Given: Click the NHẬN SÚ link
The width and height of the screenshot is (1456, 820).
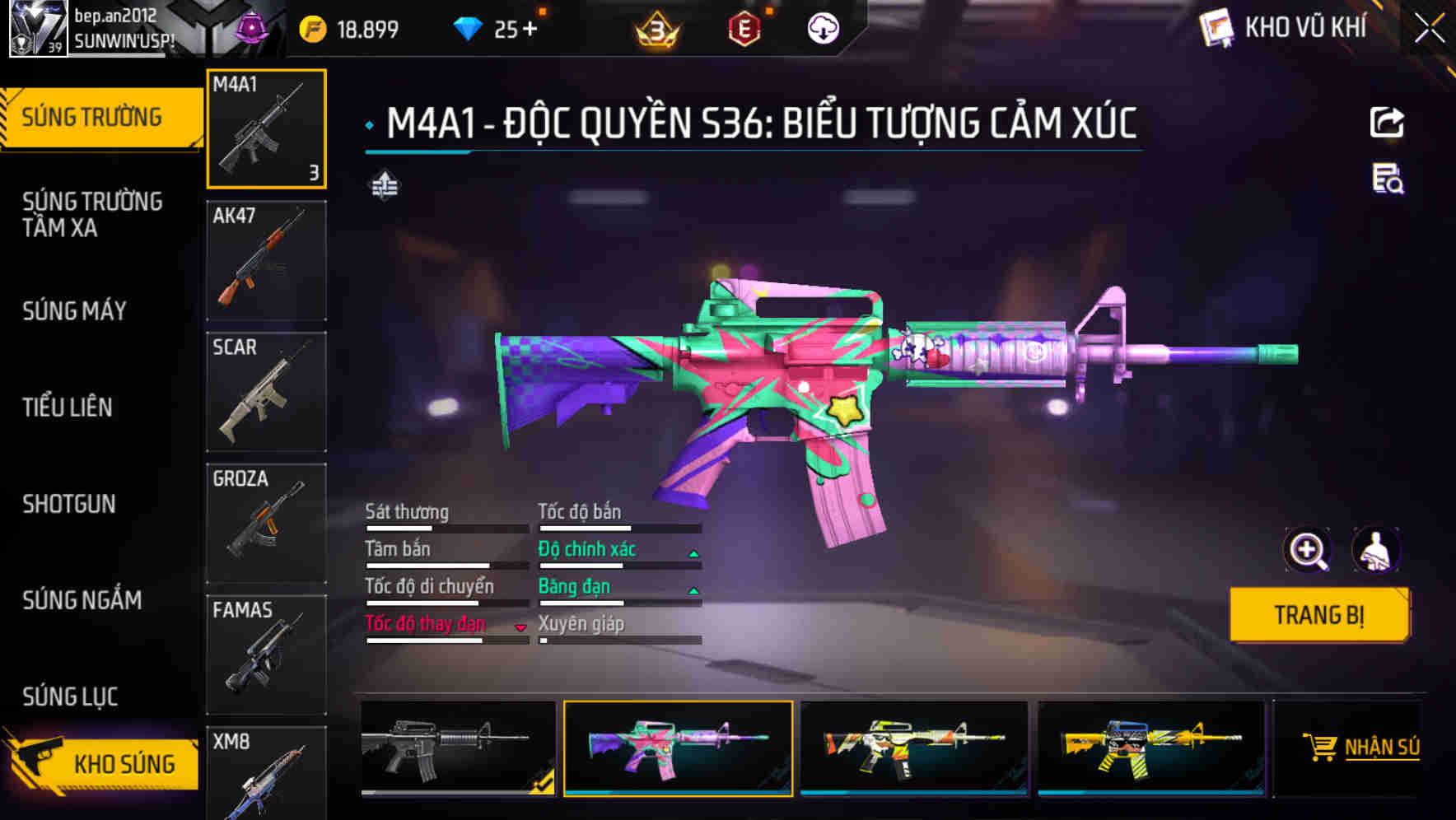Looking at the screenshot, I should [x=1384, y=748].
